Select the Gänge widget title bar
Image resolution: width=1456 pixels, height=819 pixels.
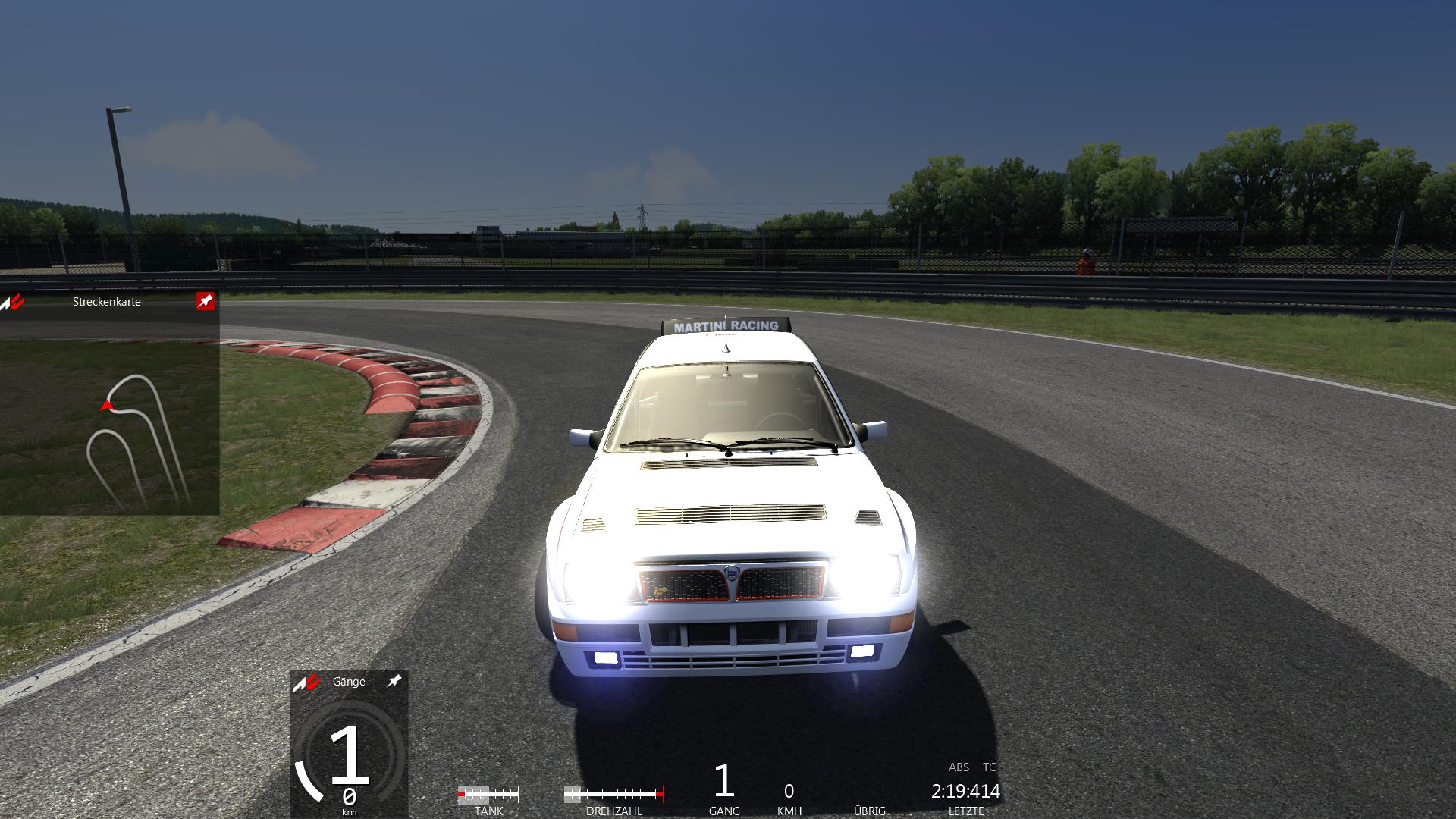pos(349,681)
